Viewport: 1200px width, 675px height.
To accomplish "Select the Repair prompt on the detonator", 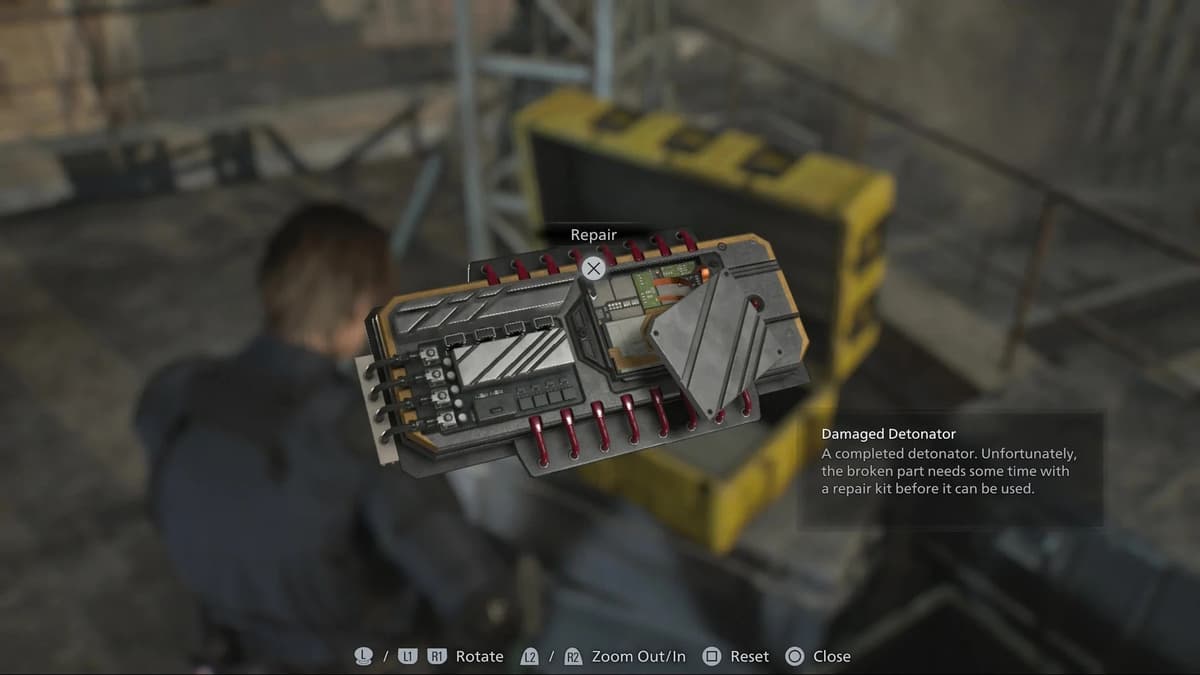I will [x=594, y=267].
